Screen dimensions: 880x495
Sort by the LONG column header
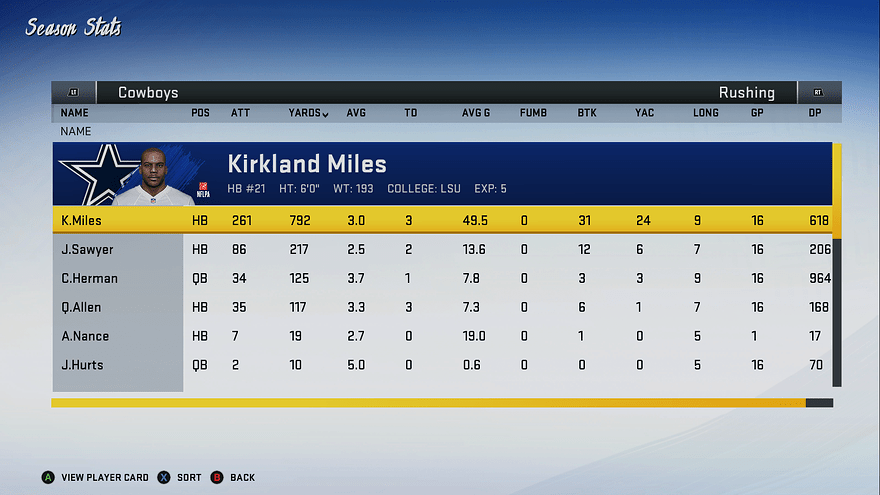point(705,113)
